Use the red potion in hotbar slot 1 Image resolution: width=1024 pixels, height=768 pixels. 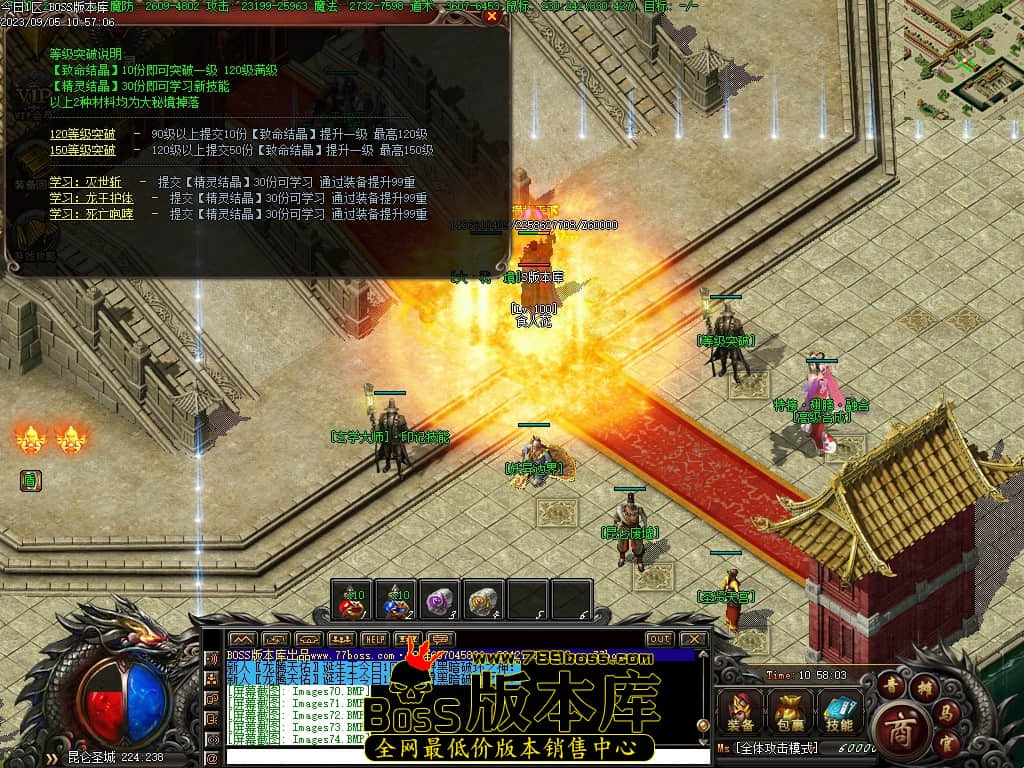[x=350, y=601]
